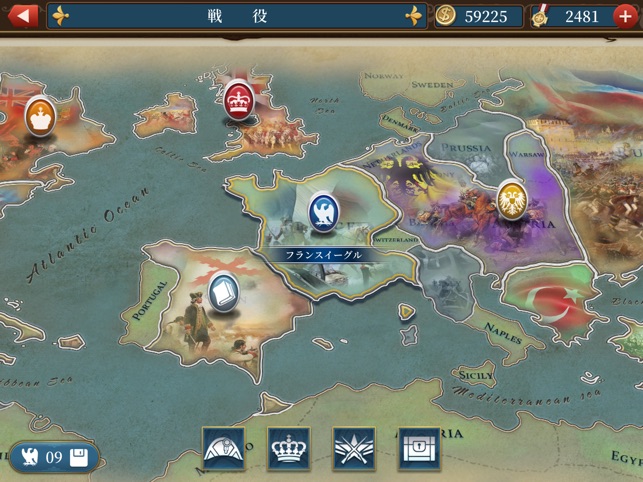Open the Spain book campaign marker
The image size is (643, 482).
[222, 291]
